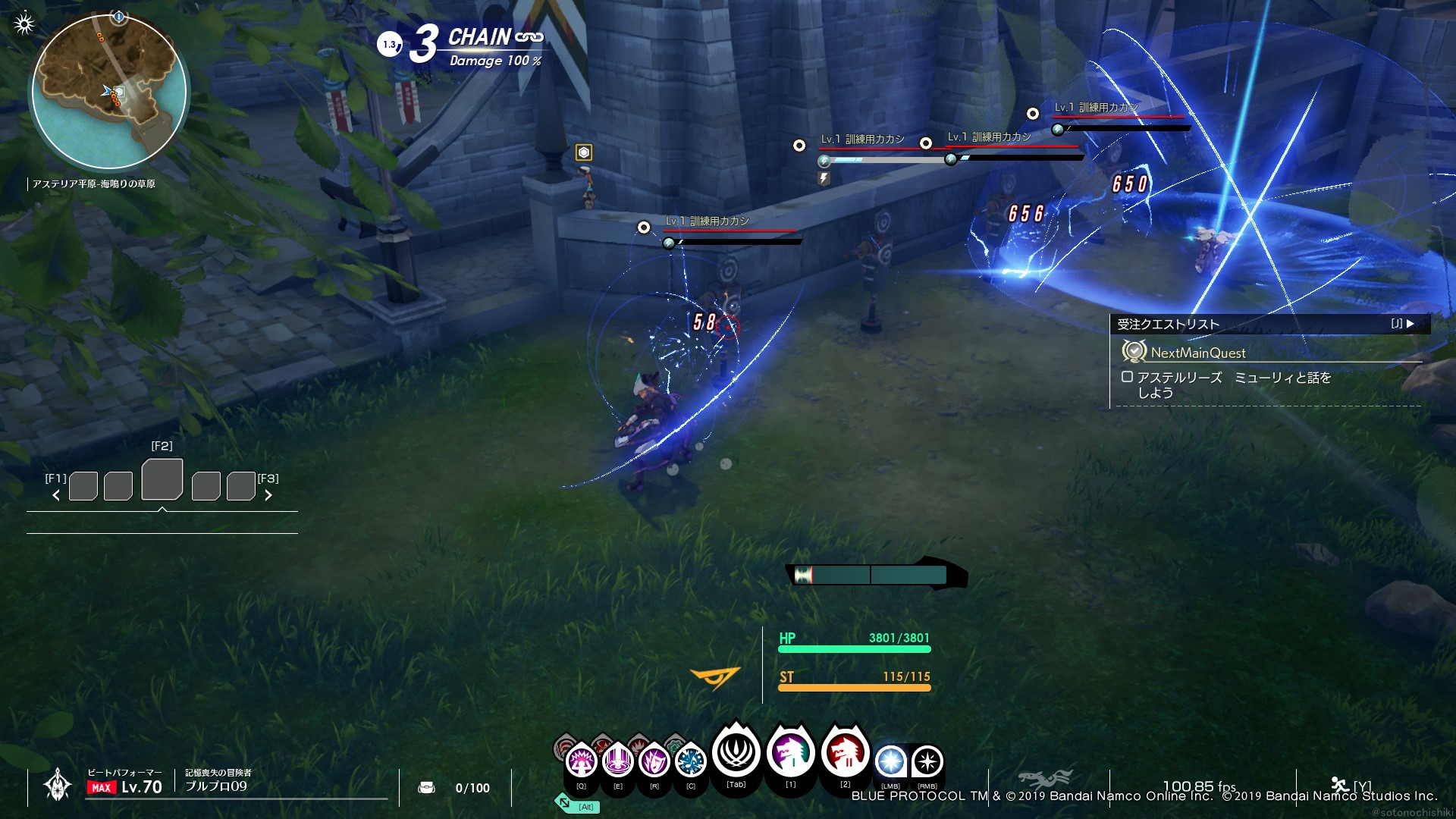
Task: Cycle item shortcuts with the left arrow
Action: point(56,495)
